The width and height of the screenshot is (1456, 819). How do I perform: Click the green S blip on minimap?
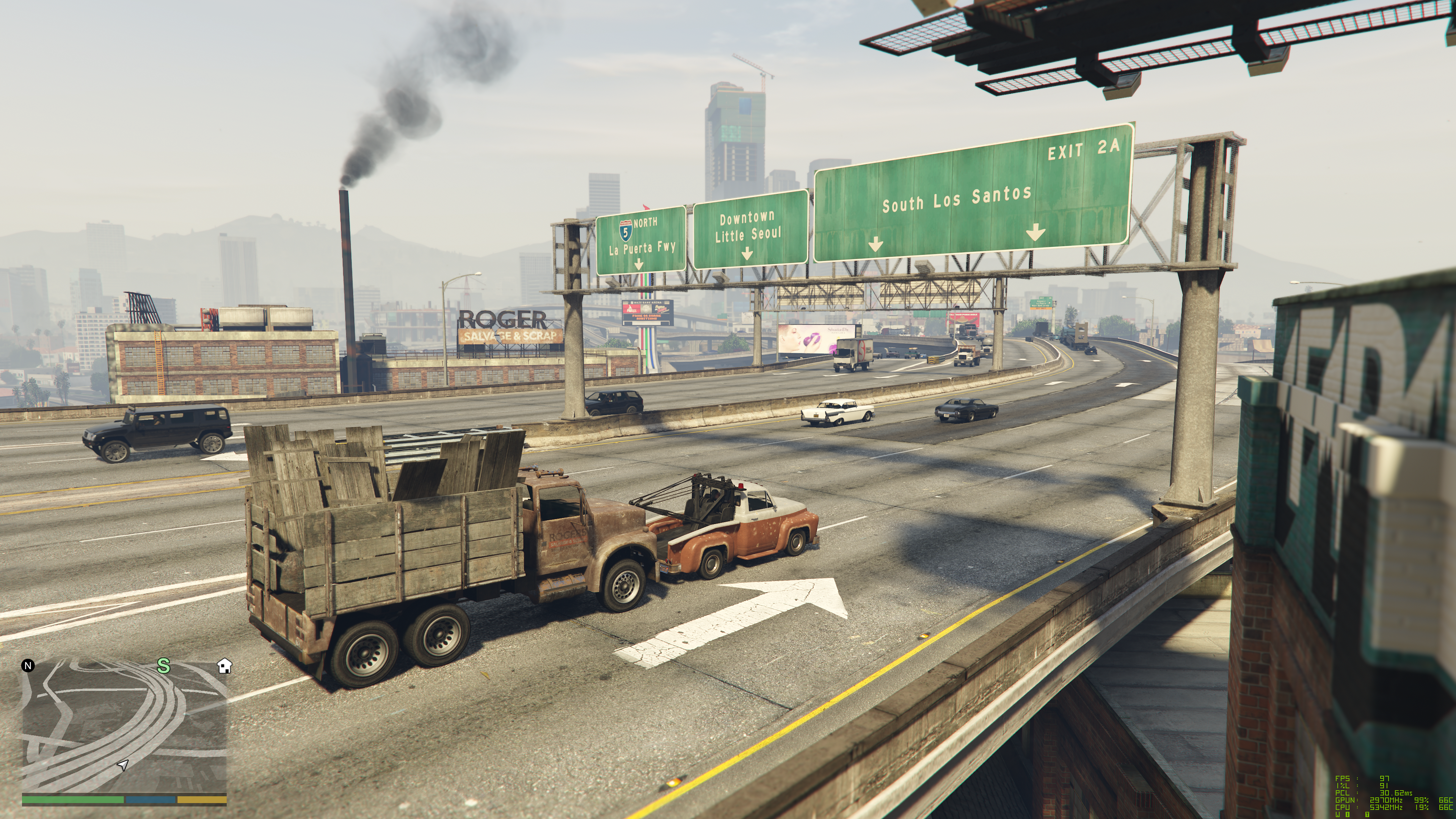(x=163, y=666)
